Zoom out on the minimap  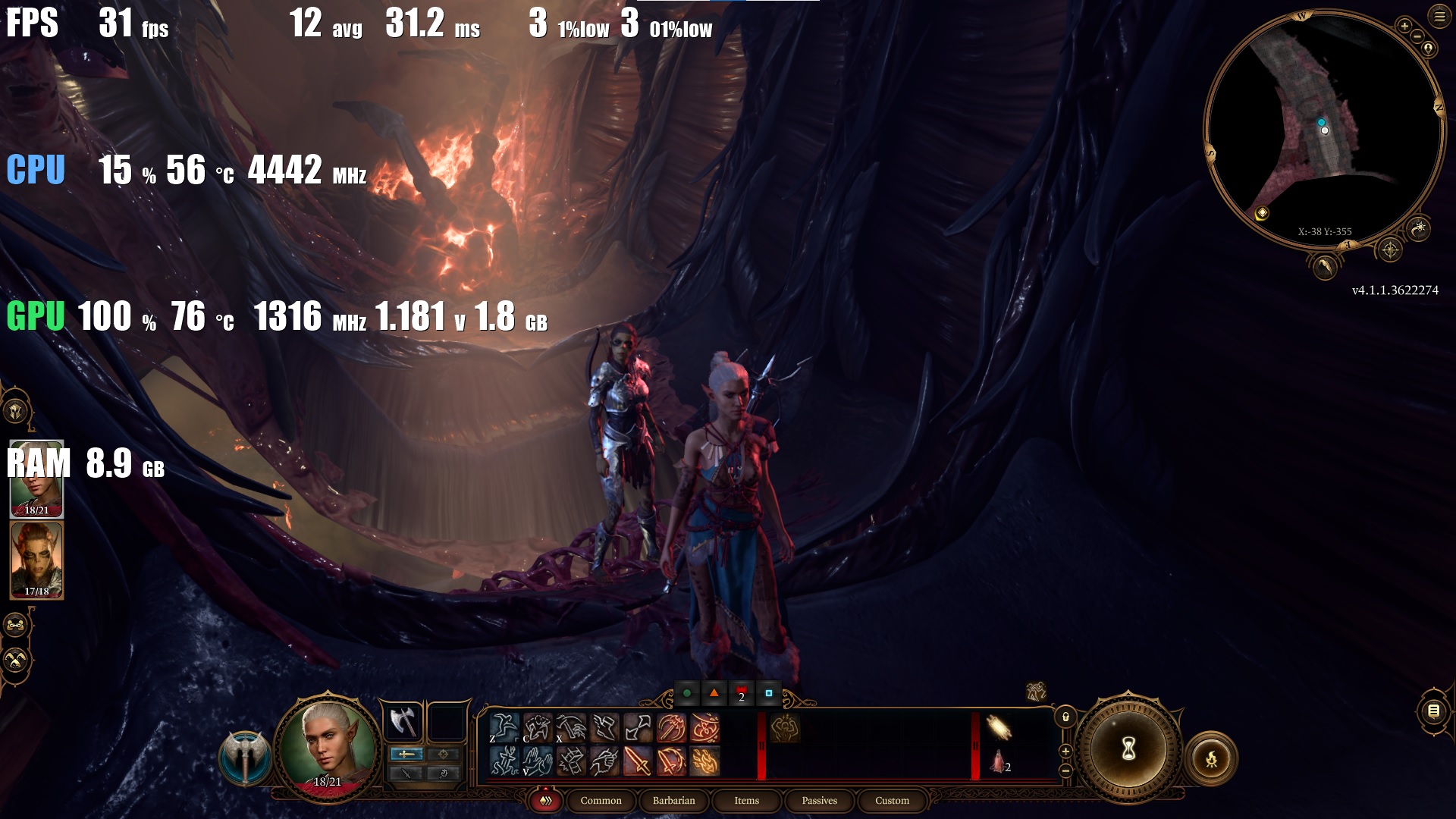[x=1417, y=36]
